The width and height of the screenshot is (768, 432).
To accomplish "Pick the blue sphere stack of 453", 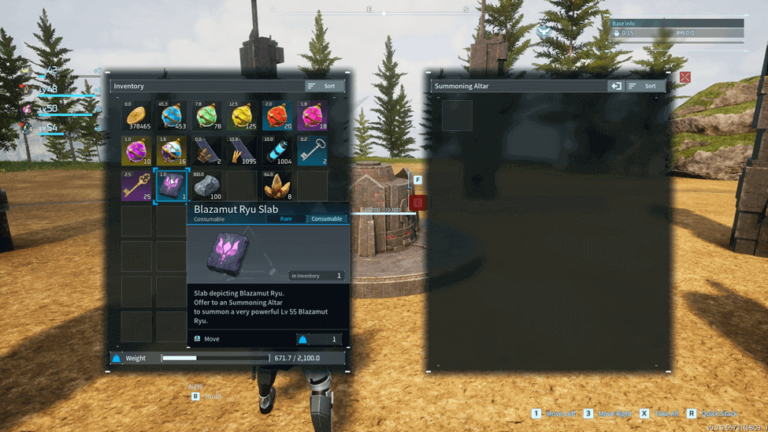I will [x=171, y=117].
